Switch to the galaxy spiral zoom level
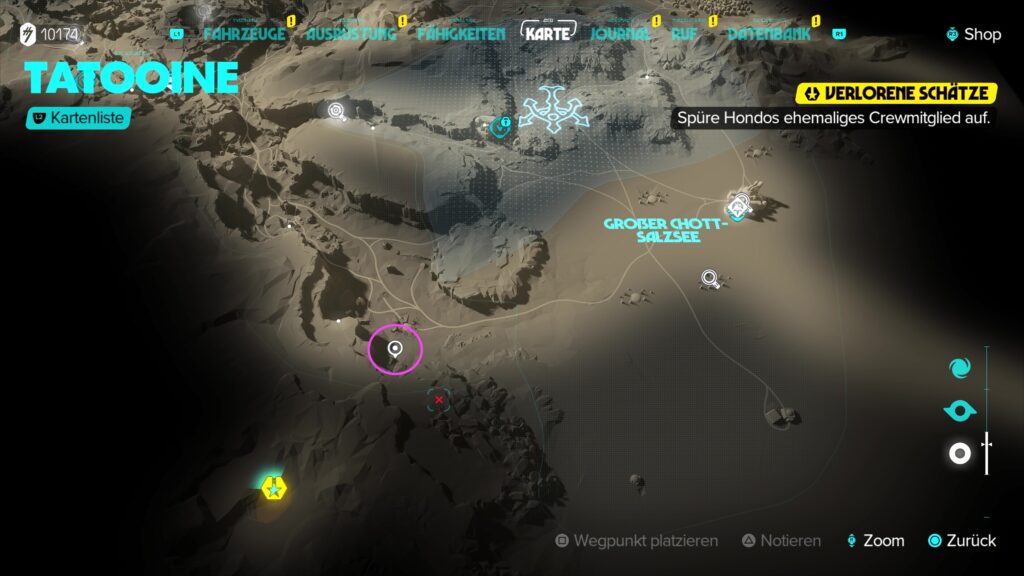 (959, 367)
